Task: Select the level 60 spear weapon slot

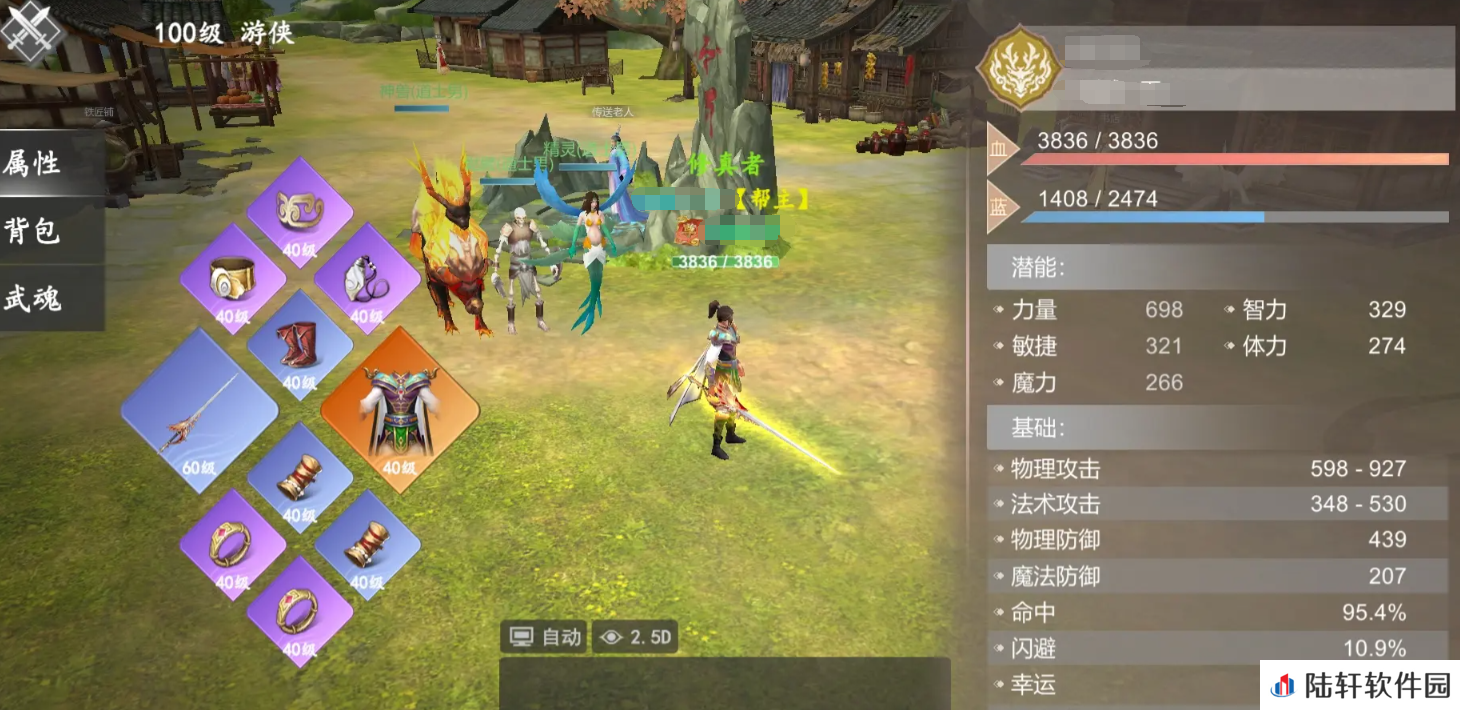Action: pyautogui.click(x=199, y=412)
